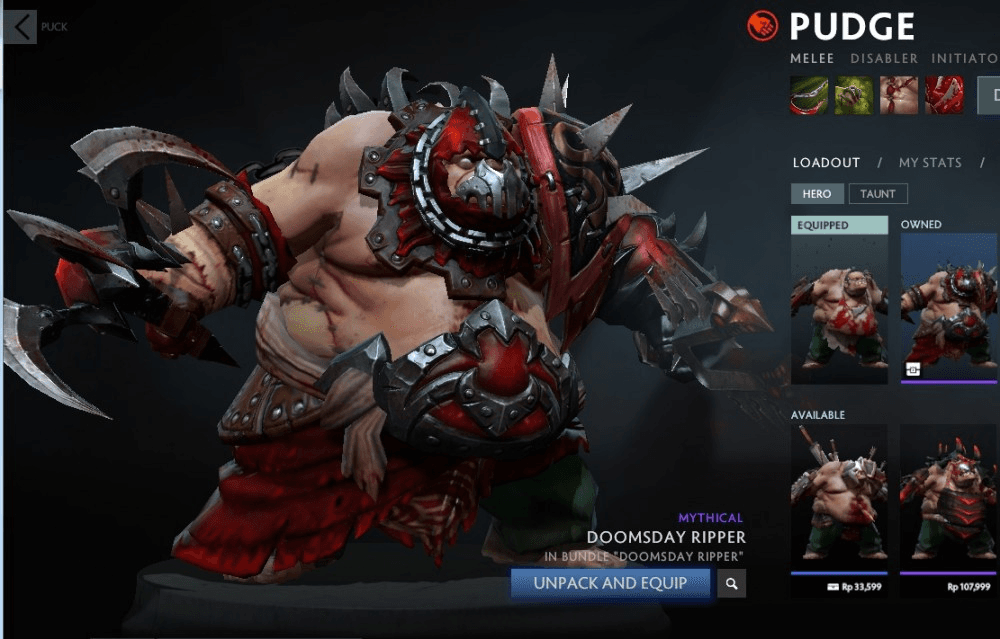Click Unpack and Equip
Screen dimensions: 1000x639
tap(610, 583)
